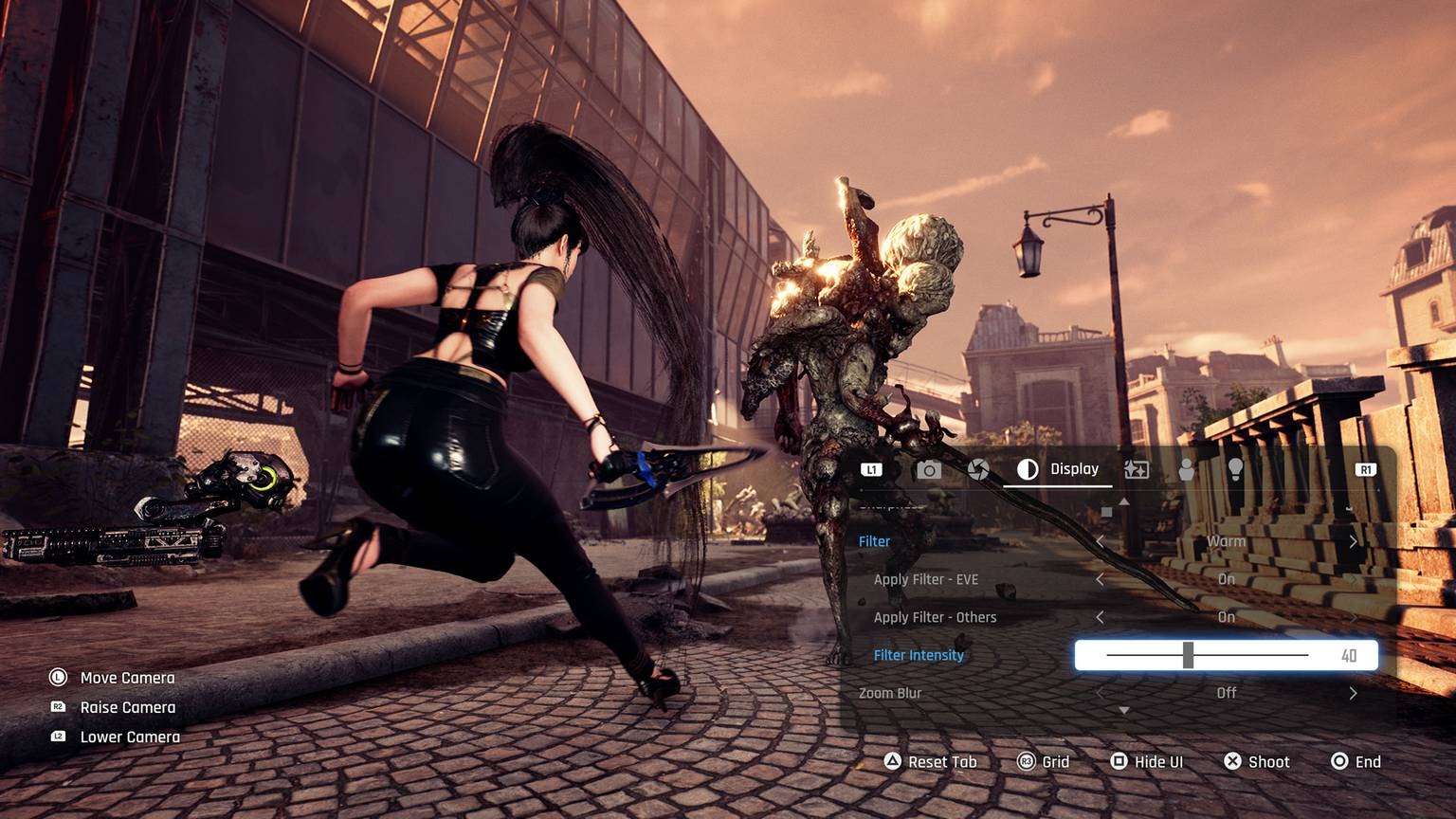
Task: Open the character pose tab icon
Action: pyautogui.click(x=1187, y=468)
